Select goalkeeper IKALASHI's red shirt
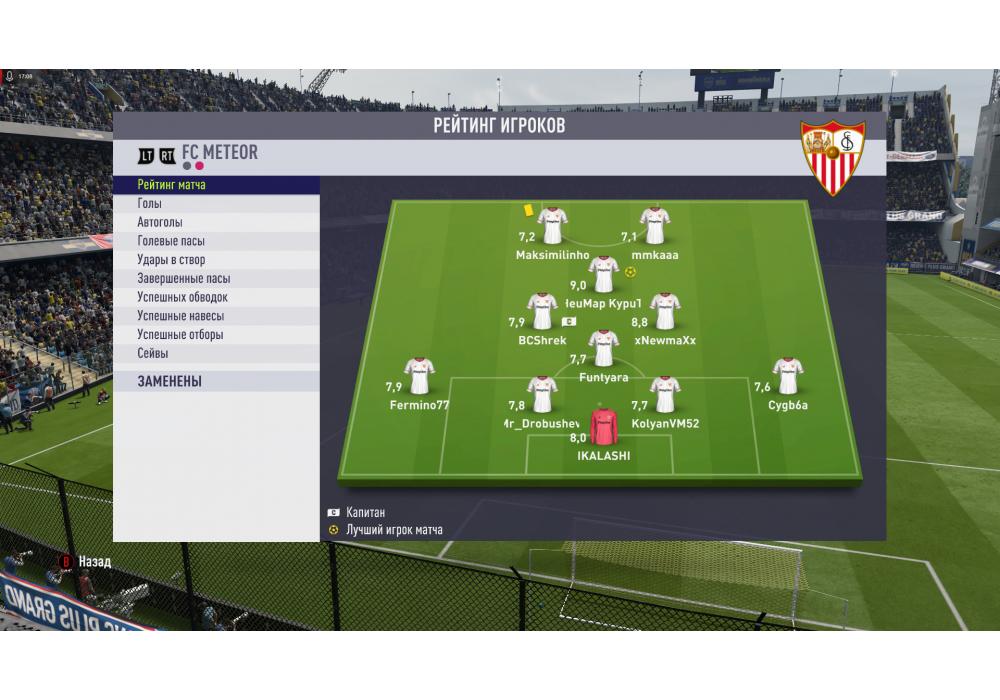1000x700 pixels. point(604,427)
